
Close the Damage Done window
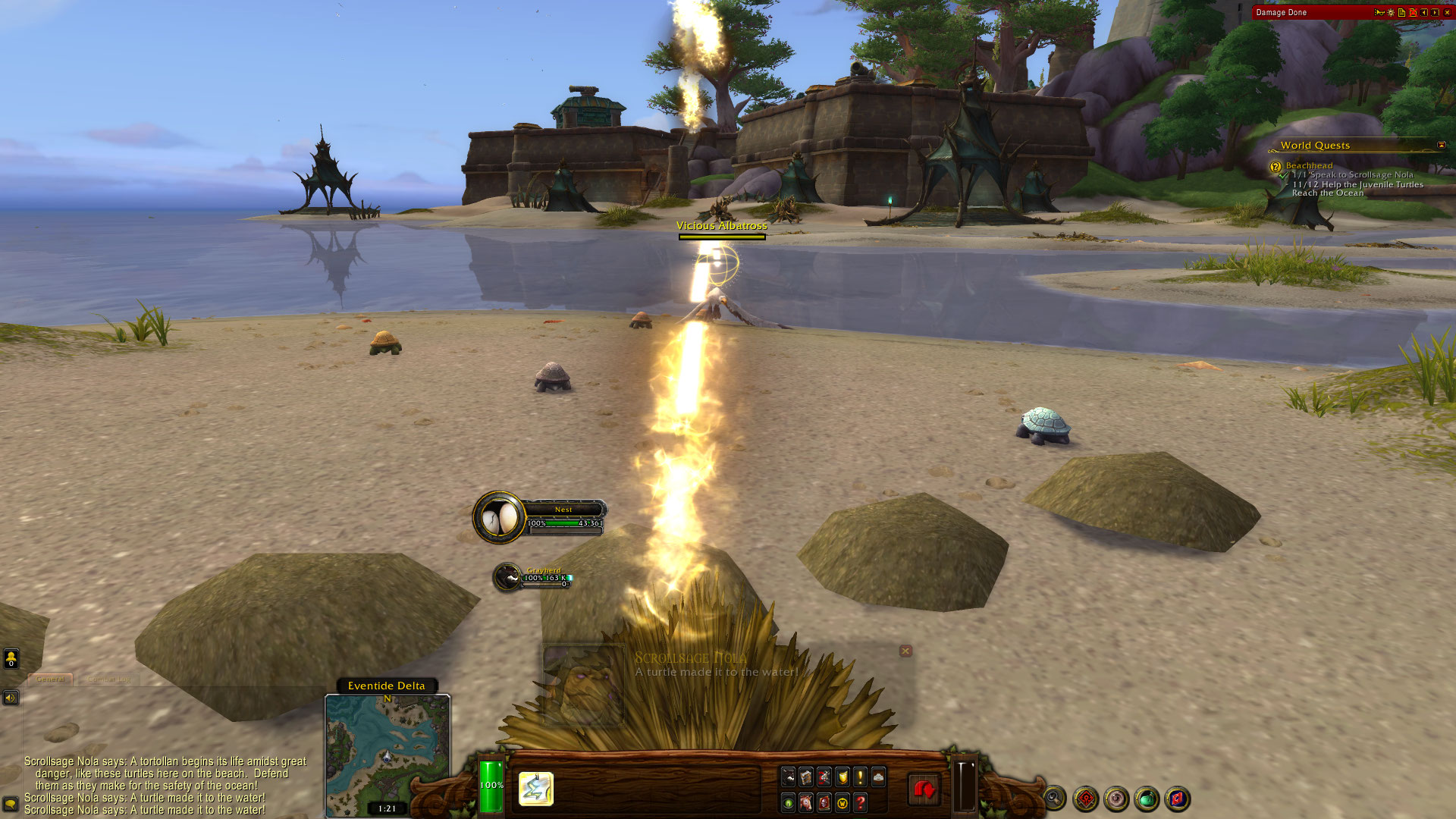click(1447, 12)
